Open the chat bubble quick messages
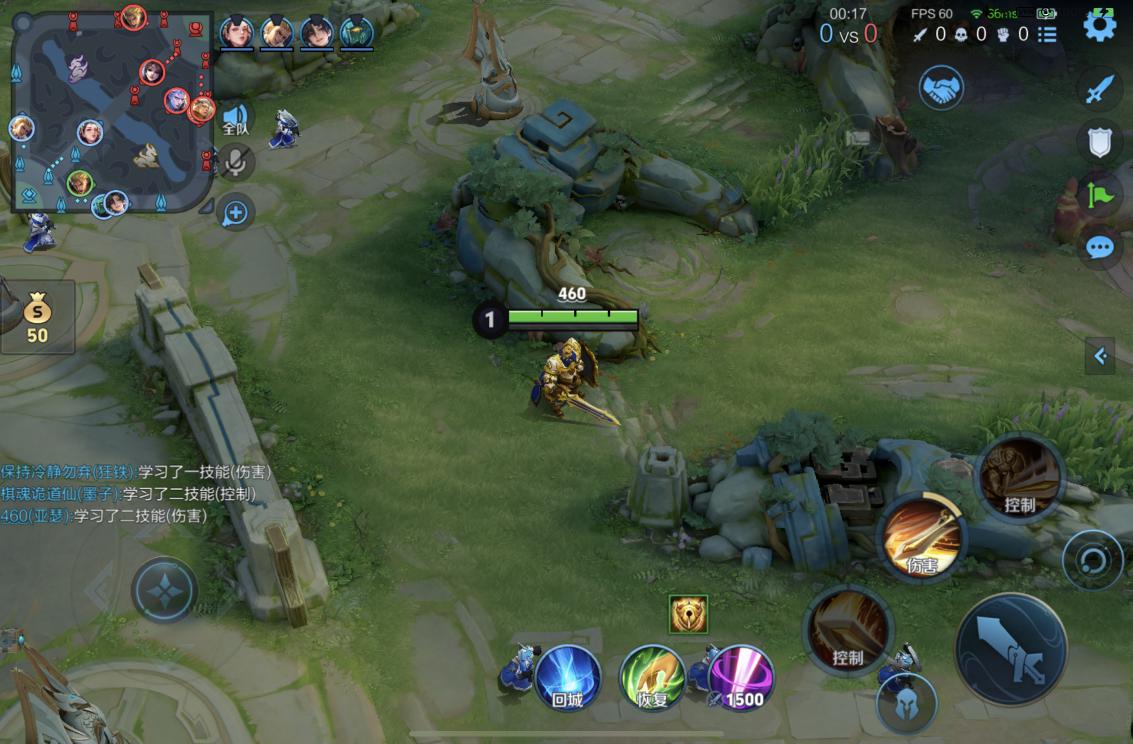This screenshot has width=1133, height=744. [x=1099, y=246]
